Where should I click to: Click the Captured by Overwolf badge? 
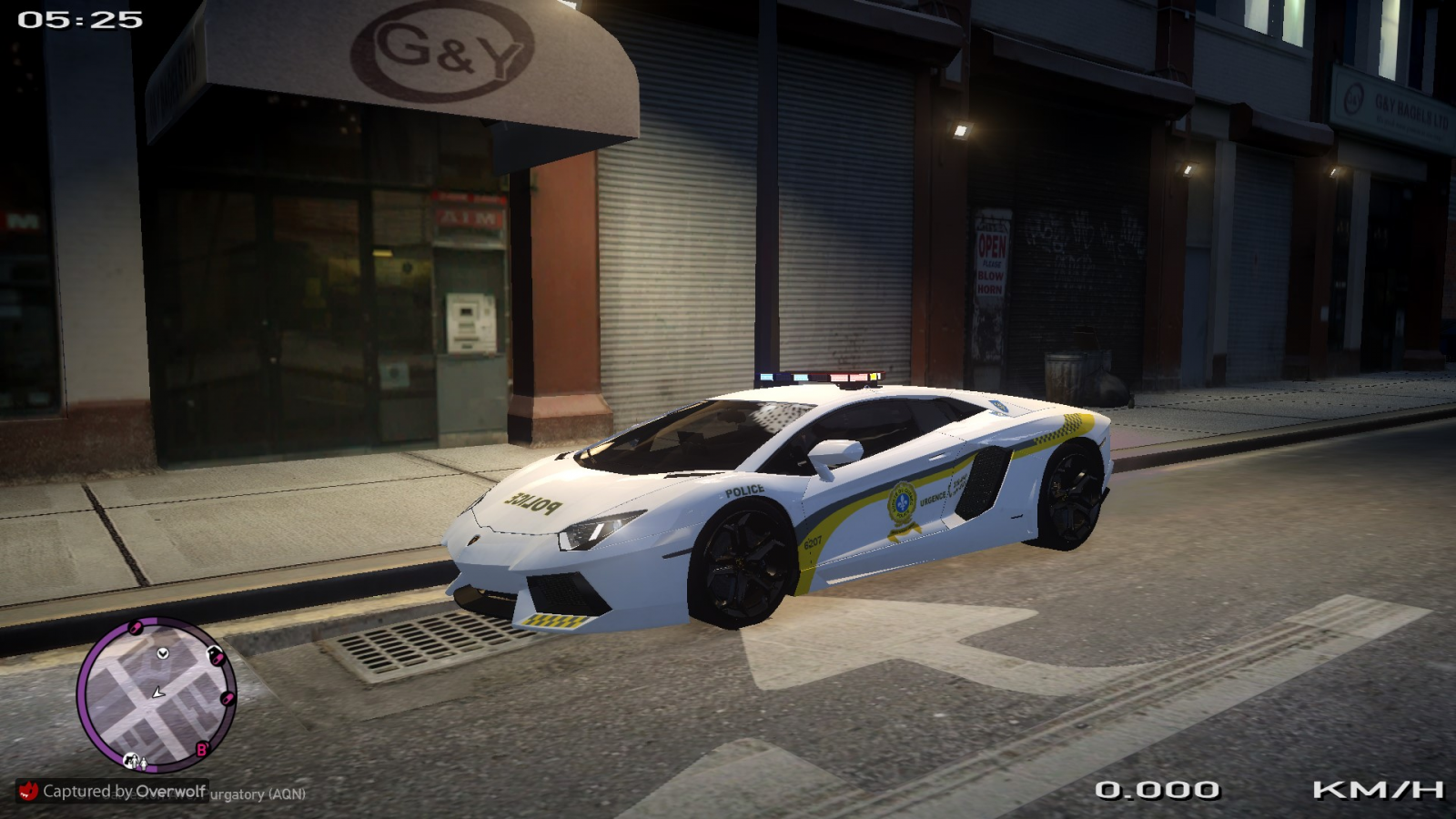pyautogui.click(x=113, y=791)
